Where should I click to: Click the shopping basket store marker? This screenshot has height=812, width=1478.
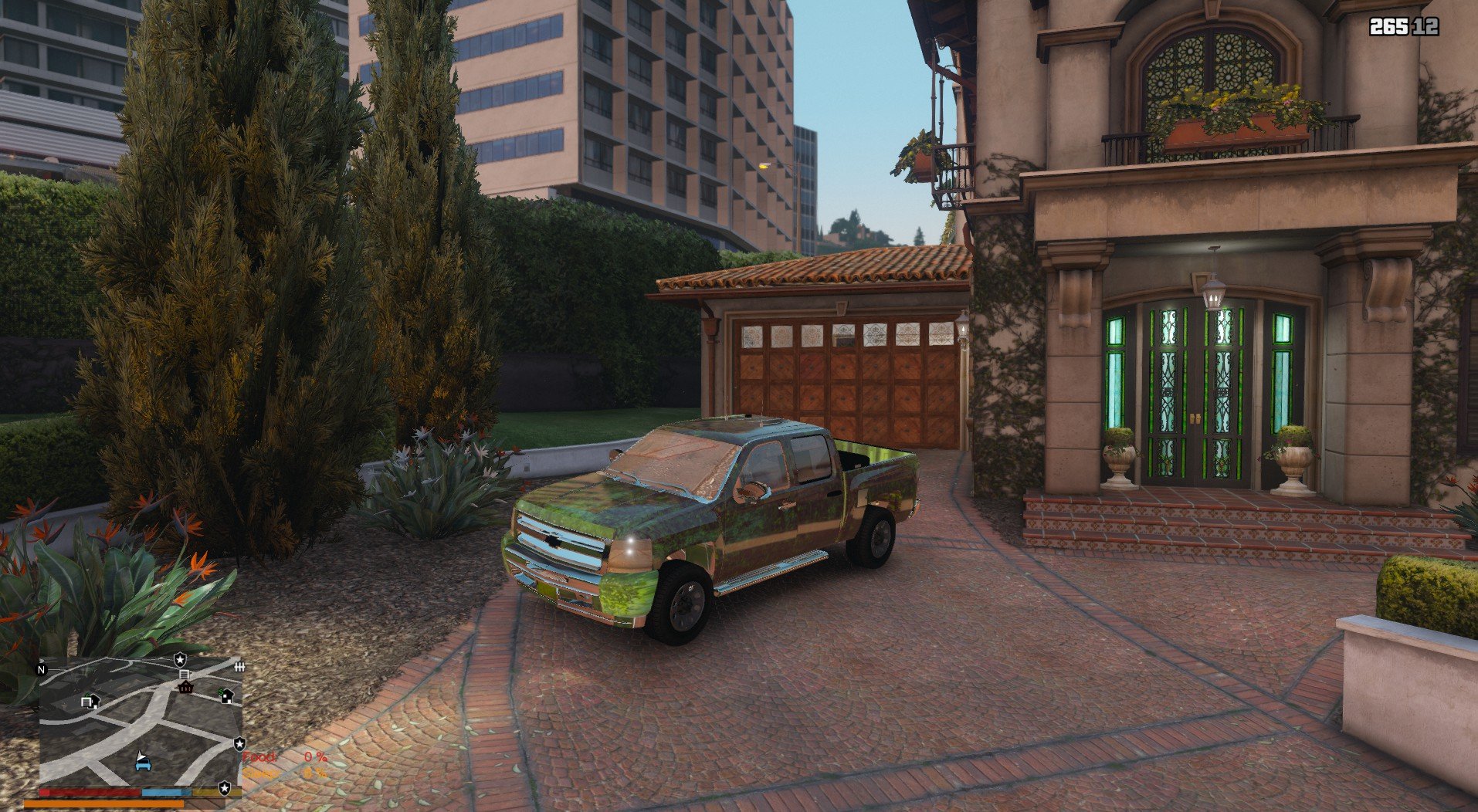[x=185, y=687]
